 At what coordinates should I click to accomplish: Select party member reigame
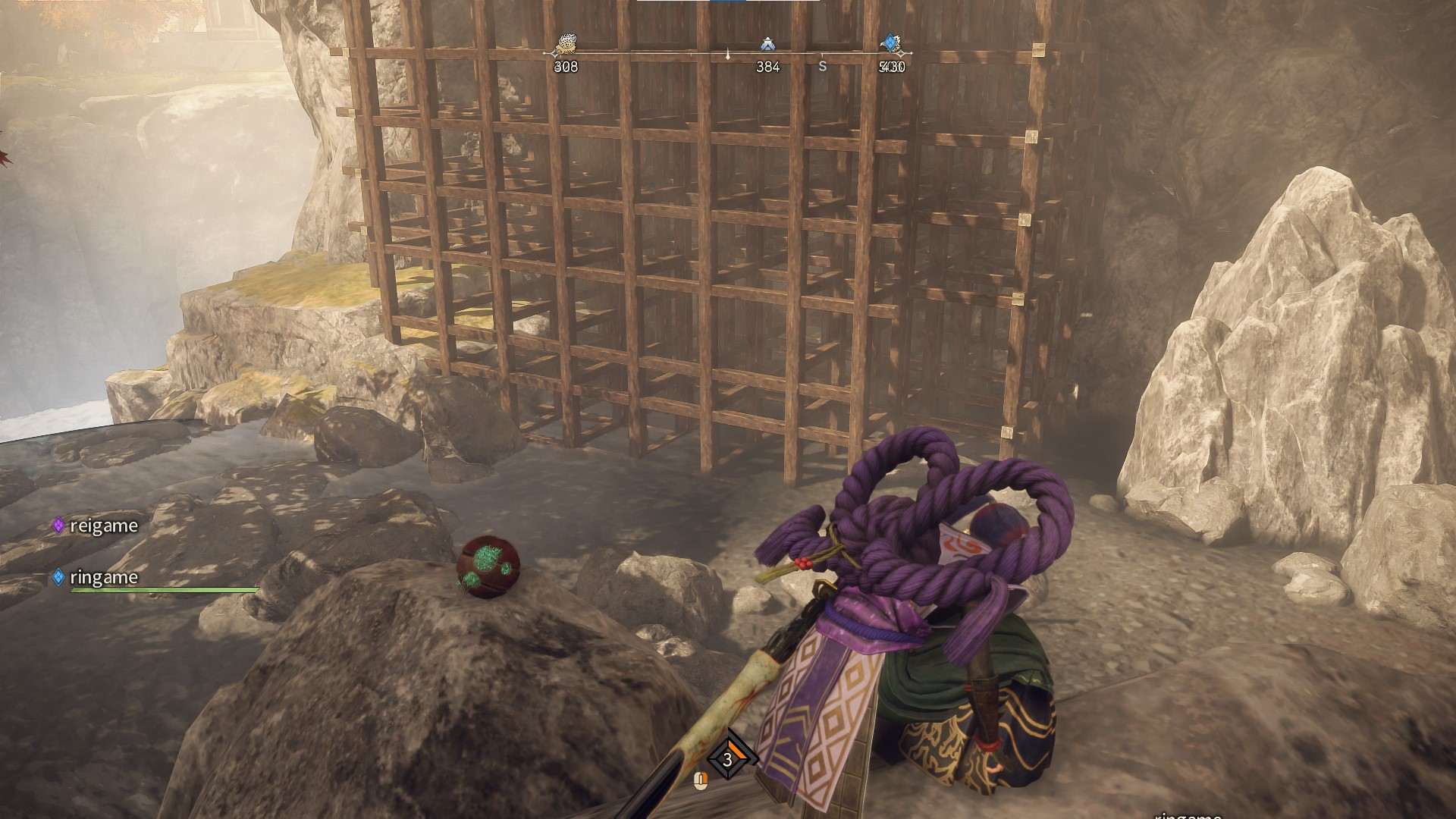click(x=102, y=526)
